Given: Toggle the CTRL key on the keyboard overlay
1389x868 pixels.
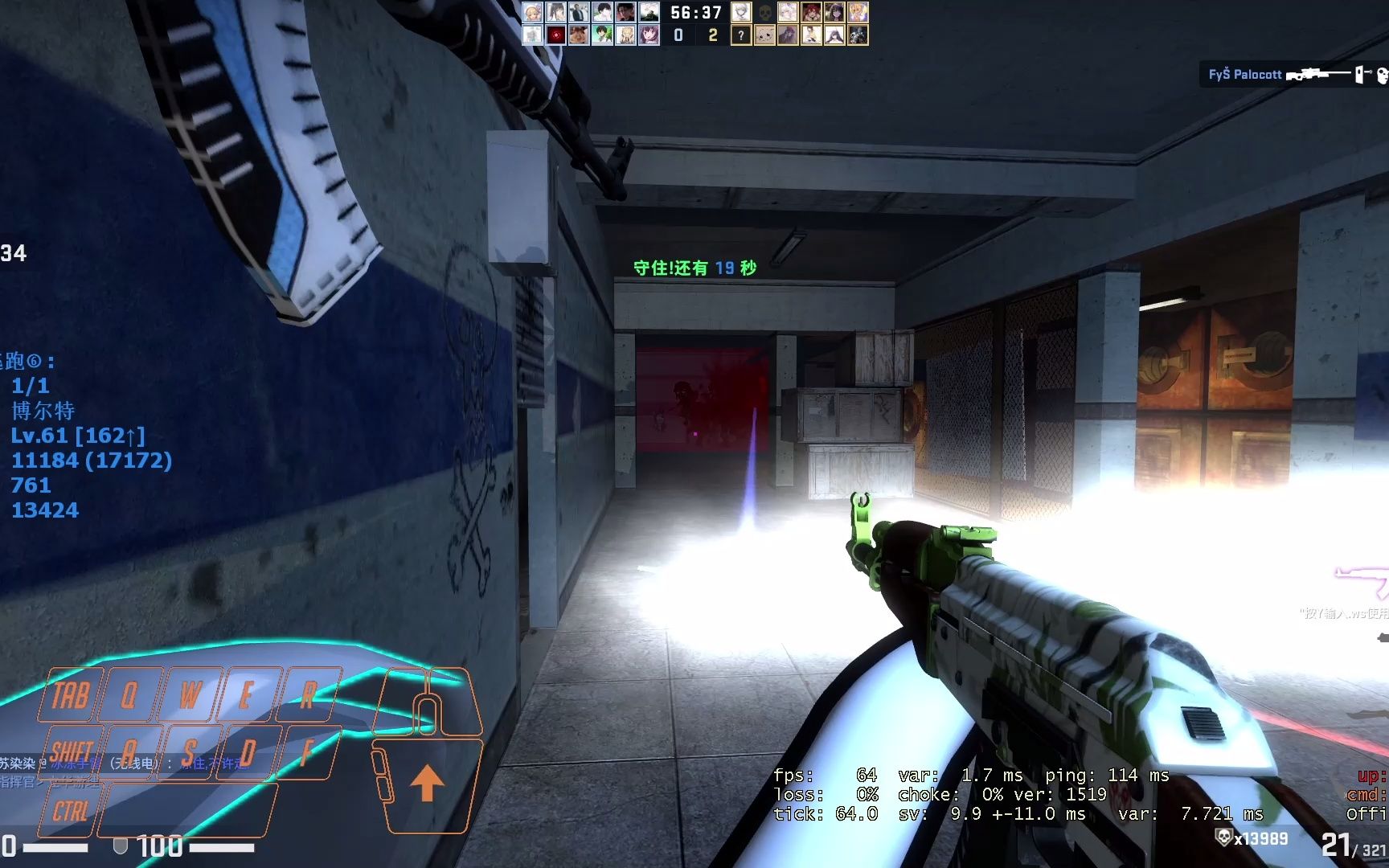Looking at the screenshot, I should pos(72,811).
